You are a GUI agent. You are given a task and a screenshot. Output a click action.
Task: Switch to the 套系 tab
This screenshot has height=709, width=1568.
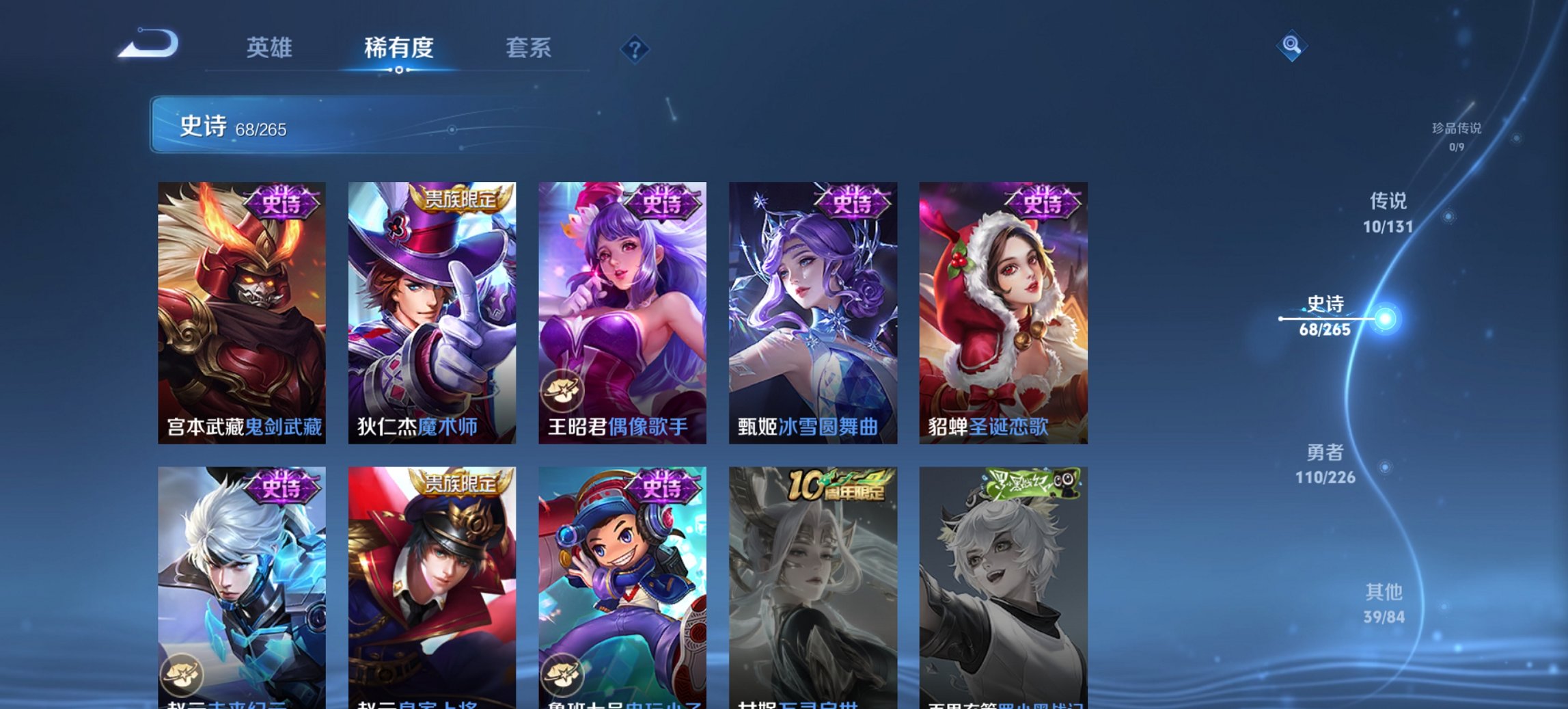528,48
